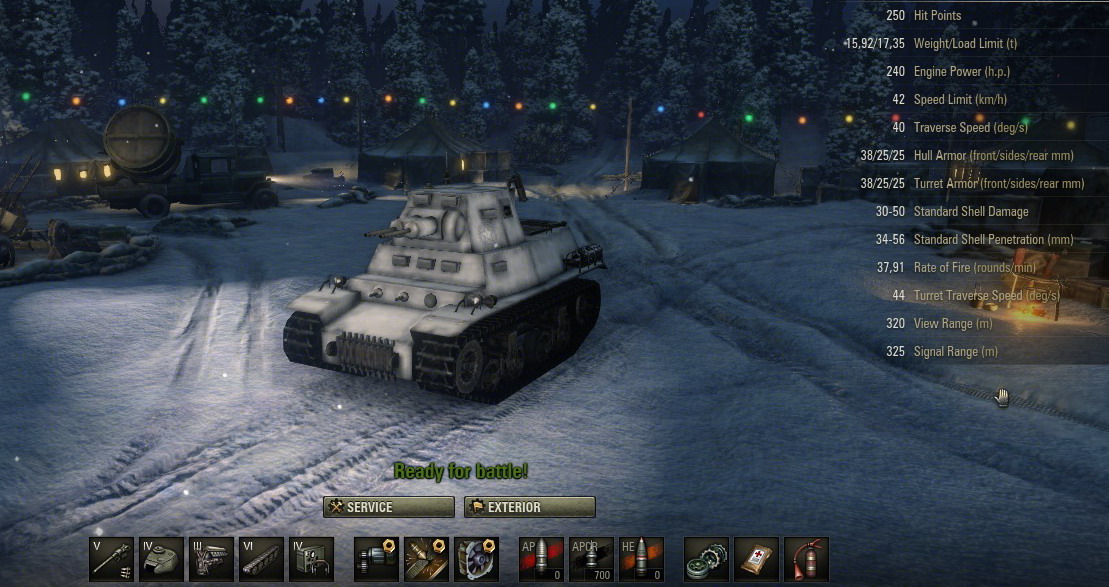This screenshot has width=1109, height=587.
Task: Select the tier IV turret module
Action: [x=161, y=559]
